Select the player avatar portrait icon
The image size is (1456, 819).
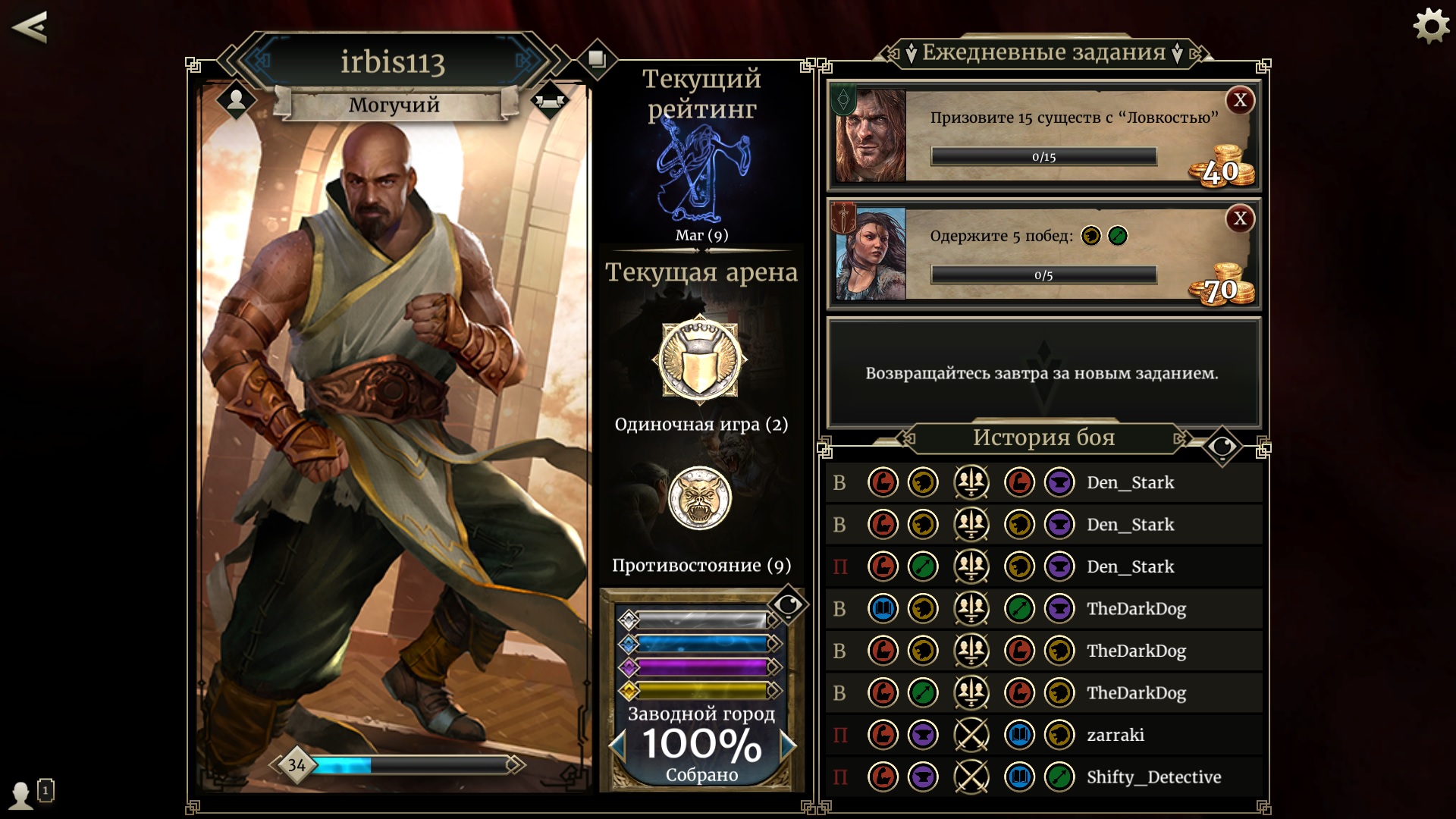click(236, 99)
